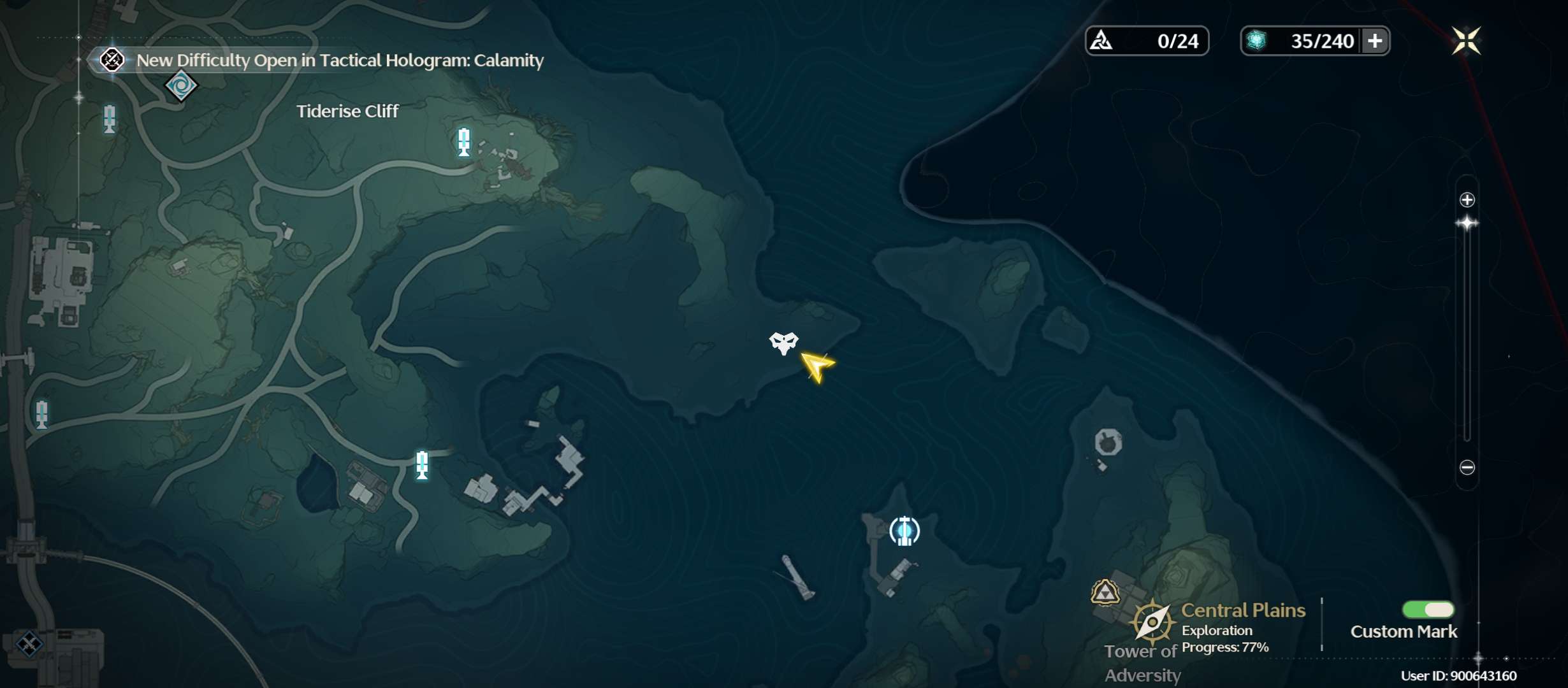1568x688 pixels.
Task: Select the gray circular marker on eastern island
Action: 1108,442
